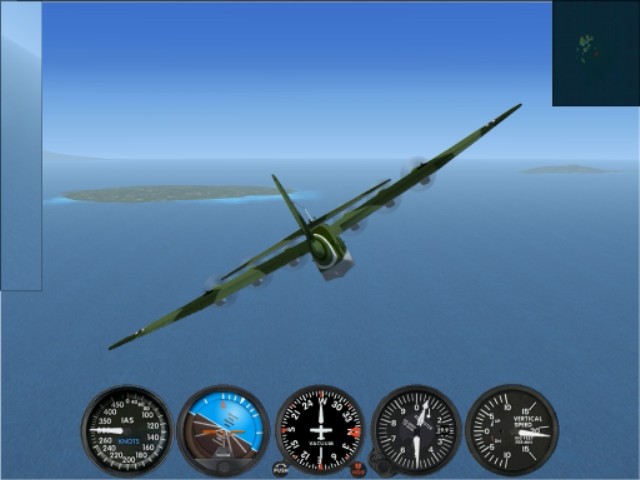
Task: Turn the red HDG bug knob
Action: (x=358, y=467)
